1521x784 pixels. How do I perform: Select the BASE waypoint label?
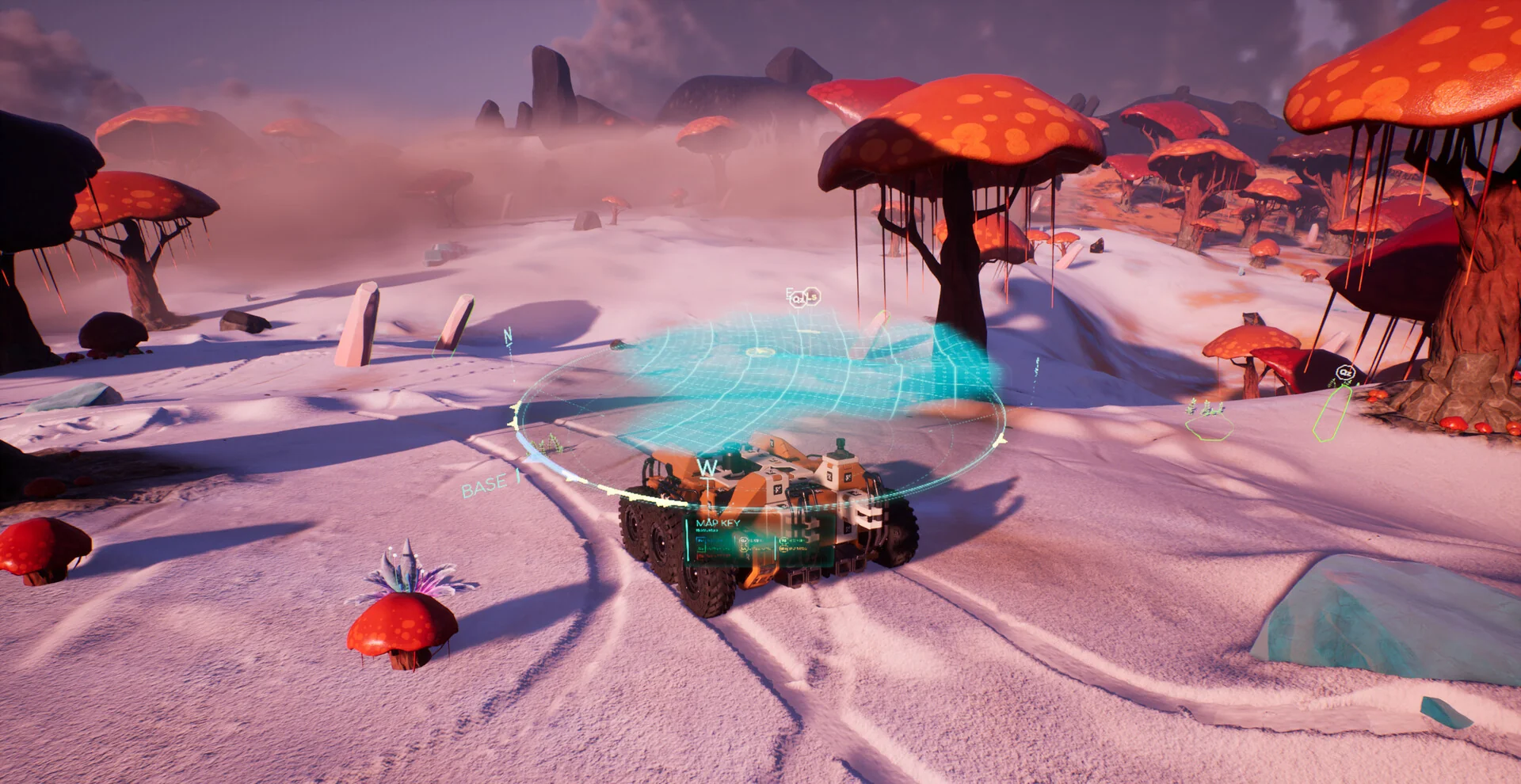[x=484, y=485]
